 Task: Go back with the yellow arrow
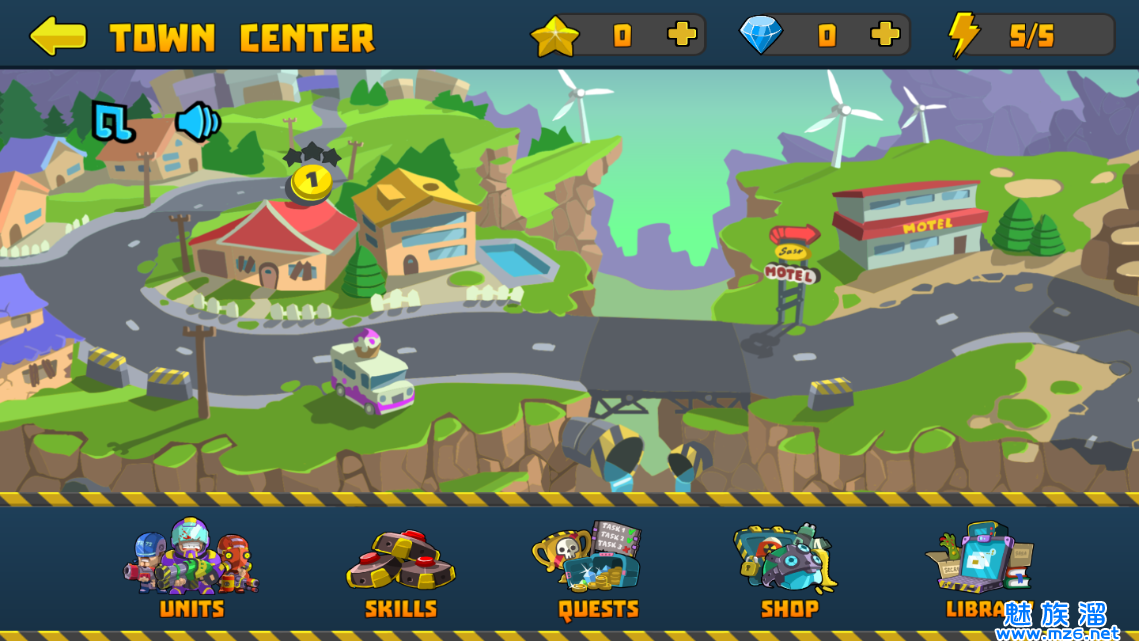58,36
